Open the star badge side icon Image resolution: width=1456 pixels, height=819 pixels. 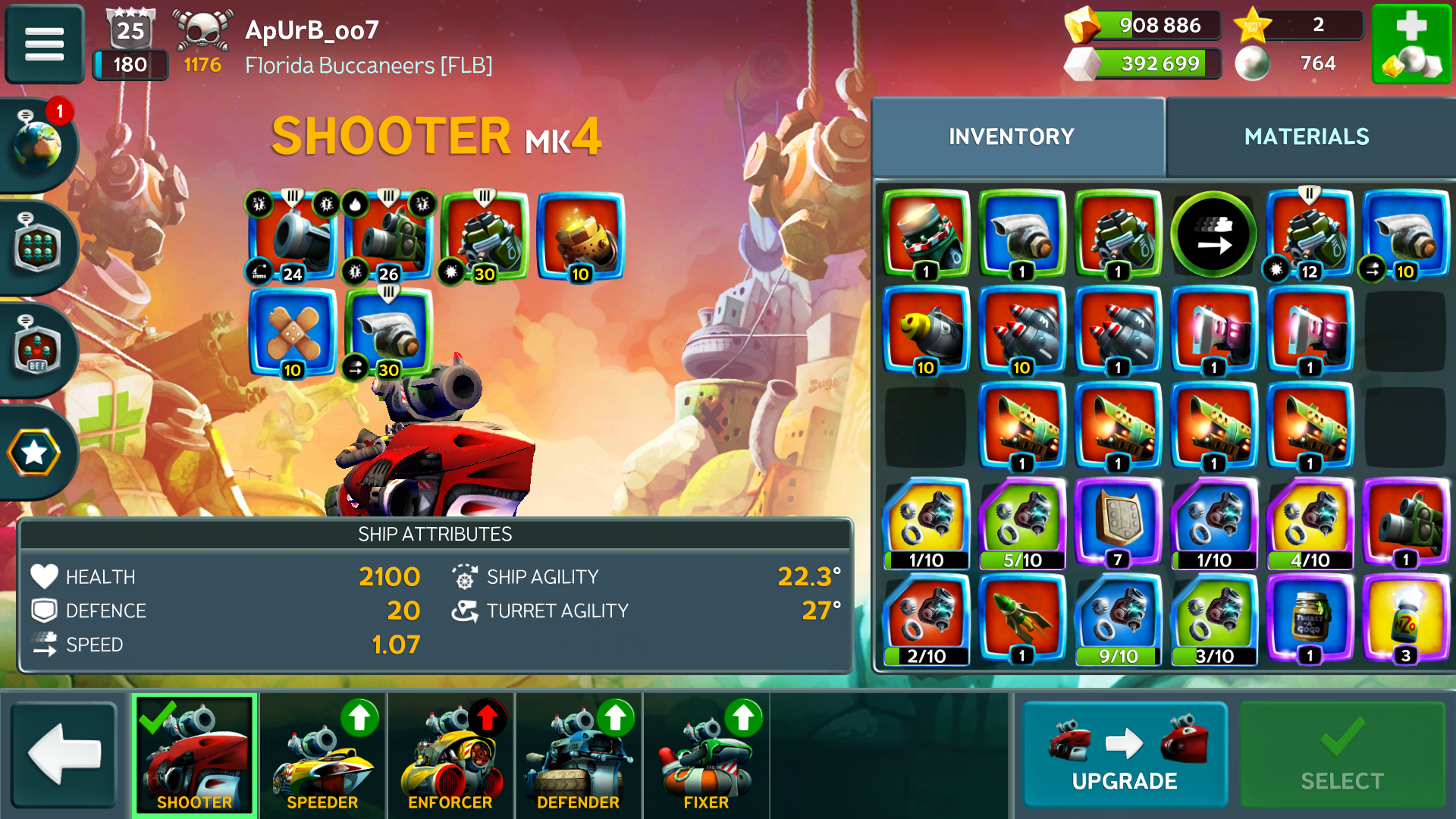[x=34, y=453]
